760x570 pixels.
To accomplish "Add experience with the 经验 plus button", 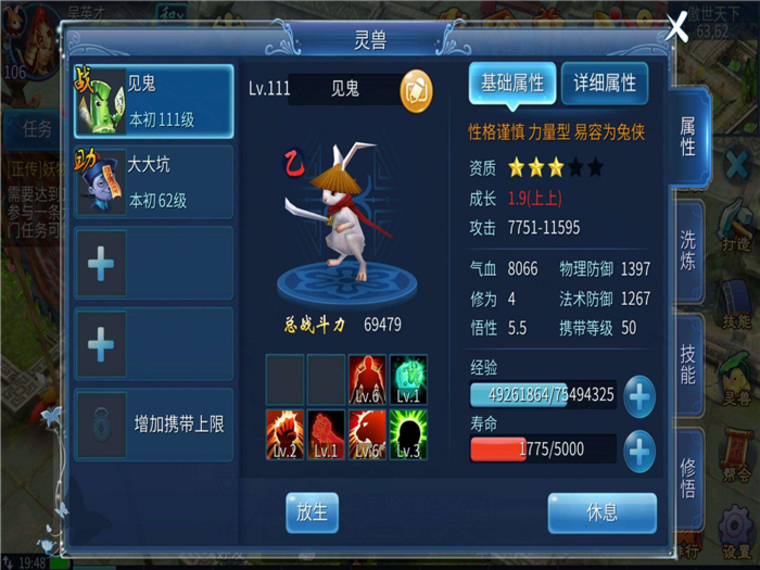I will pyautogui.click(x=640, y=397).
